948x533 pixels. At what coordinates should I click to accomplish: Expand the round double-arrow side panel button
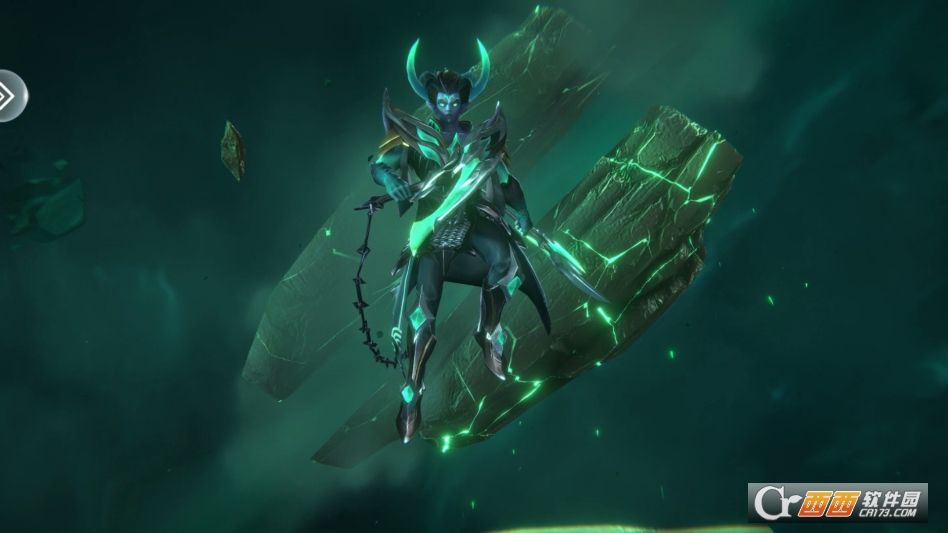pyautogui.click(x=8, y=96)
